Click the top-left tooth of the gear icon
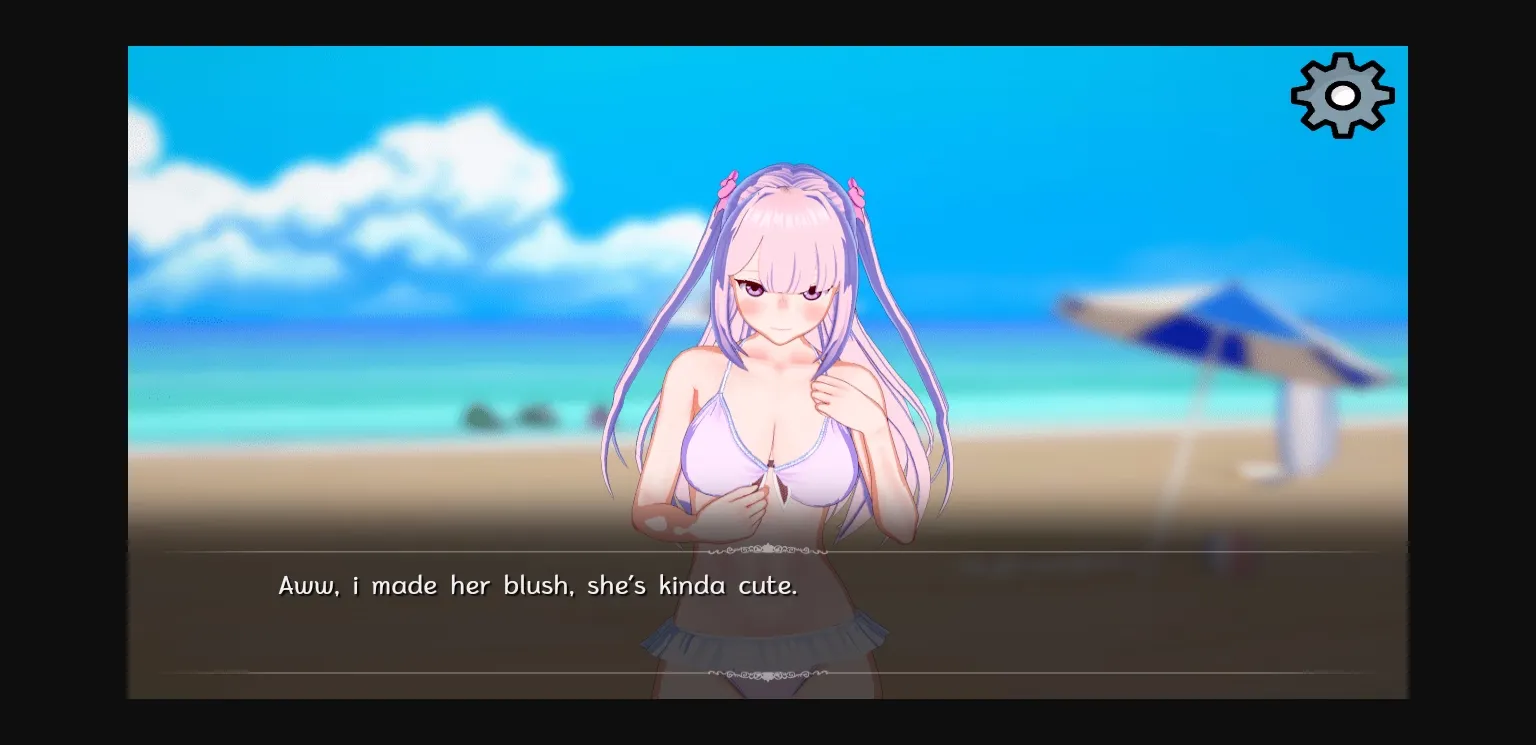The width and height of the screenshot is (1536, 745). click(x=1312, y=68)
